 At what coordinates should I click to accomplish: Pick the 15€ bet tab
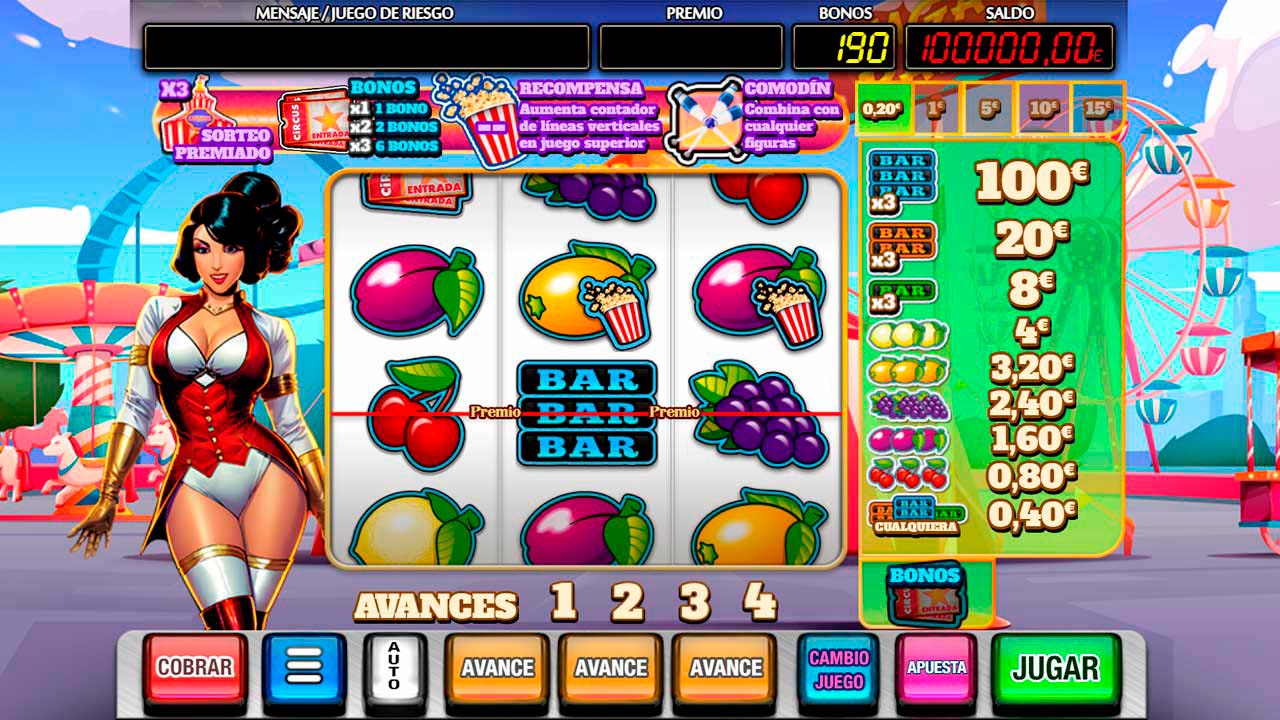[1097, 109]
